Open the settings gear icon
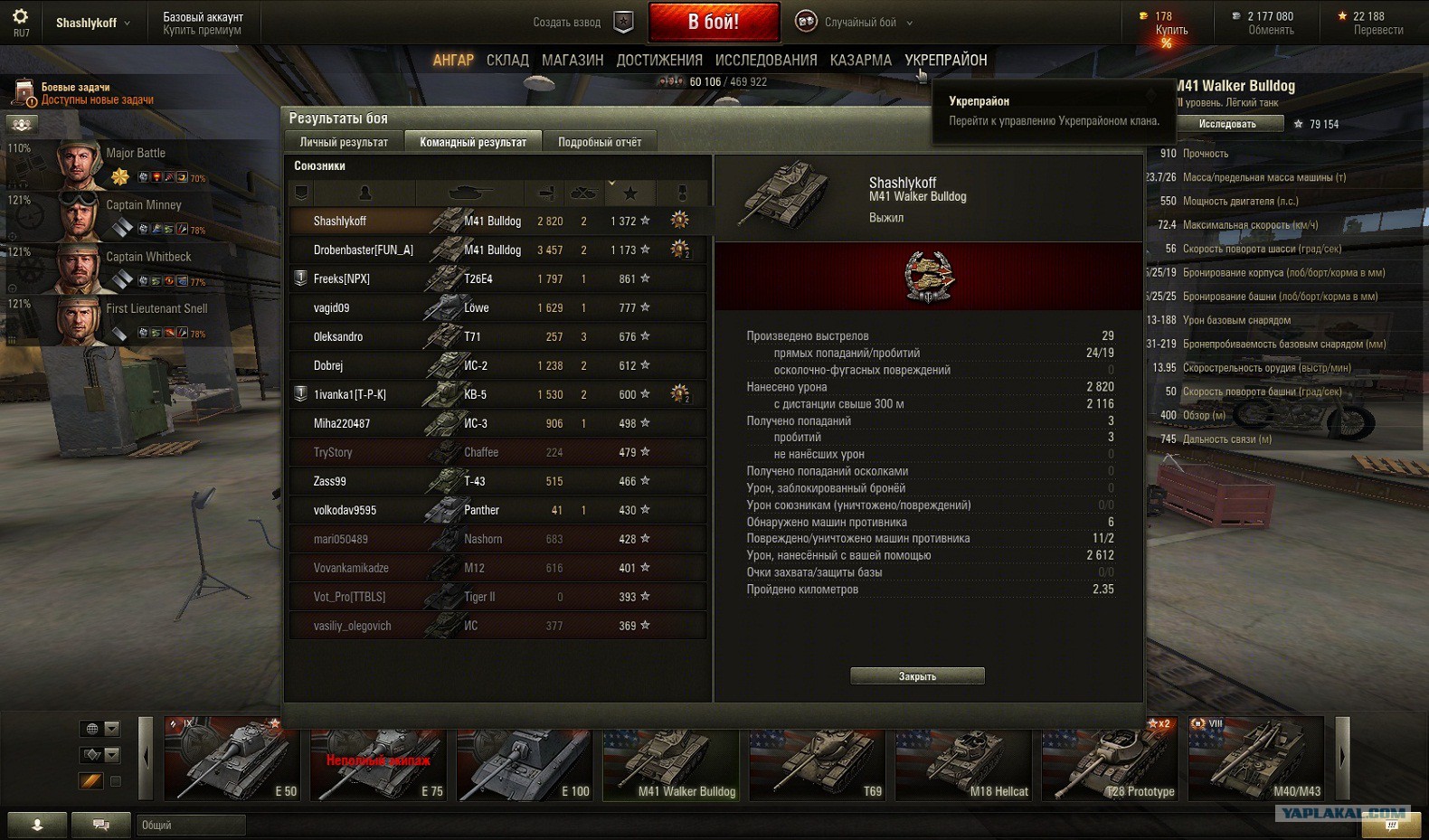Image resolution: width=1429 pixels, height=840 pixels. [20, 16]
